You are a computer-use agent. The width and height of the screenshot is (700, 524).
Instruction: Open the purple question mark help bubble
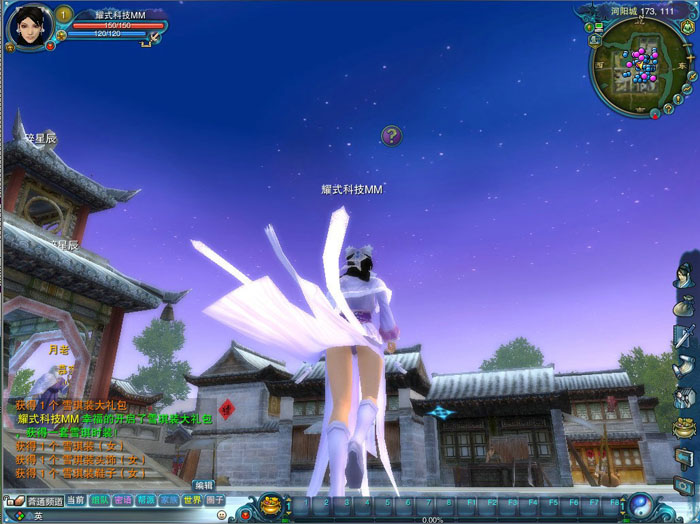click(392, 135)
